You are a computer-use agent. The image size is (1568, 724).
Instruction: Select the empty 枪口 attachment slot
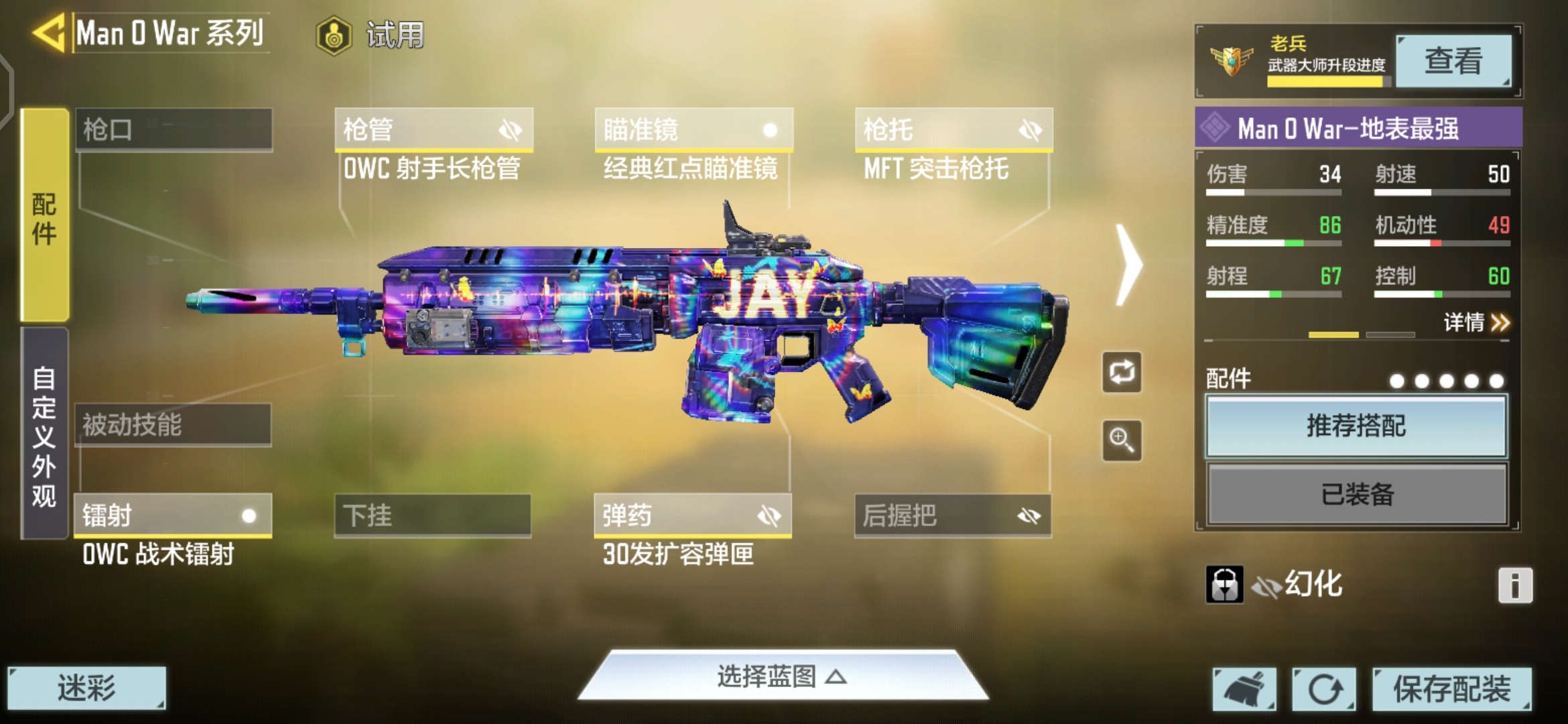coord(176,129)
